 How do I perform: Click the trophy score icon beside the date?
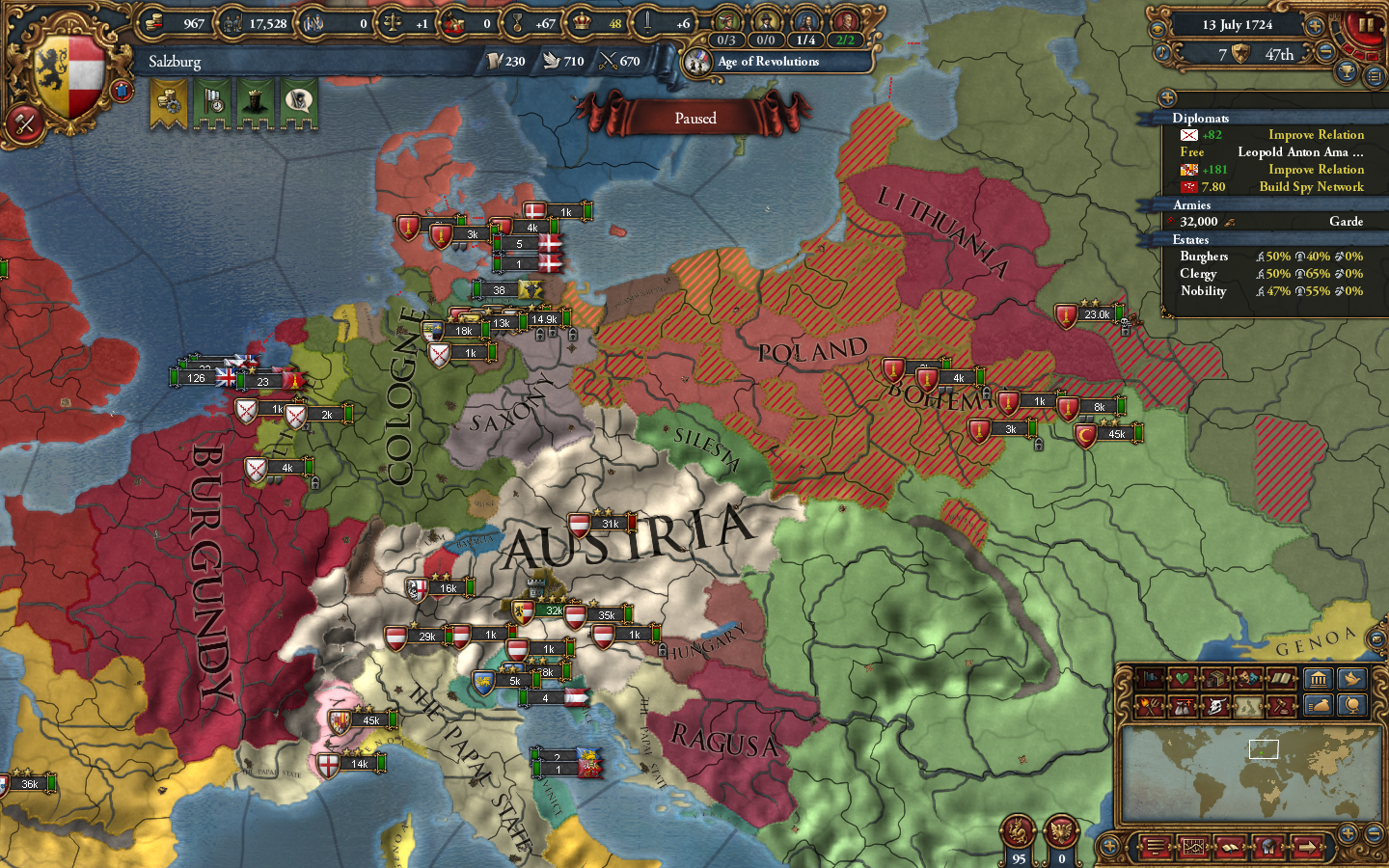tap(1348, 70)
